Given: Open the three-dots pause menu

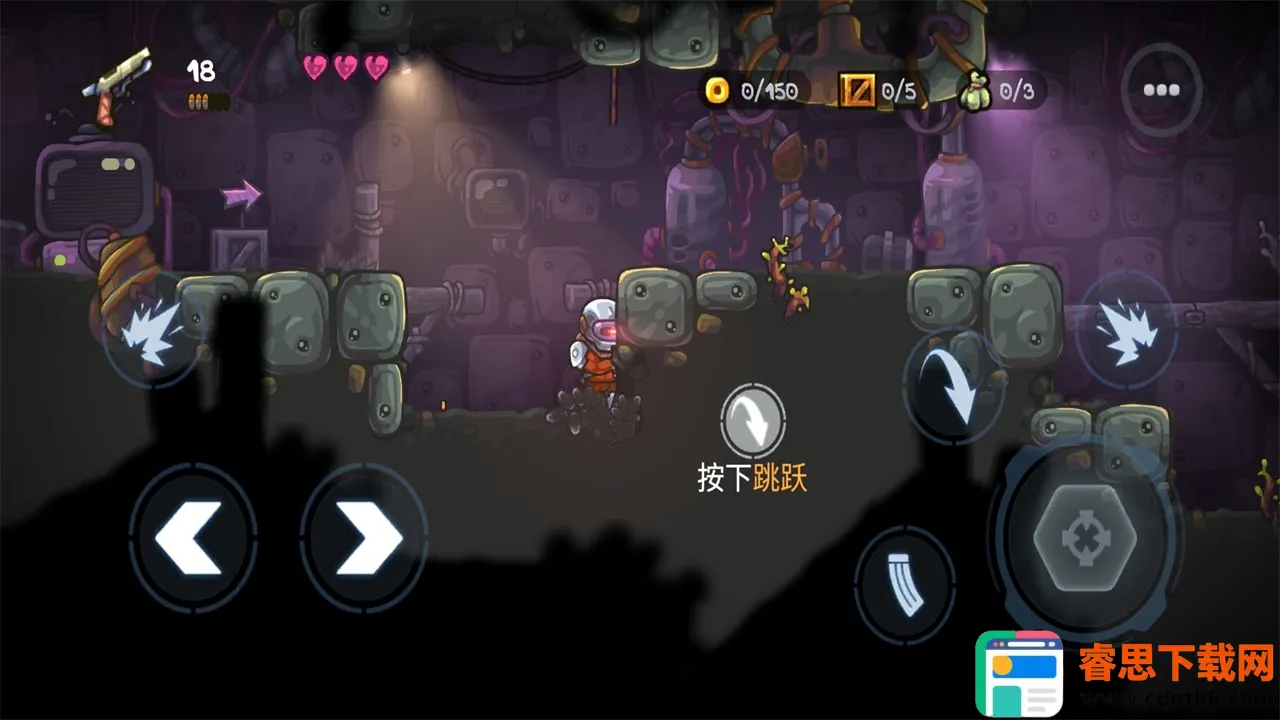Looking at the screenshot, I should [1161, 90].
